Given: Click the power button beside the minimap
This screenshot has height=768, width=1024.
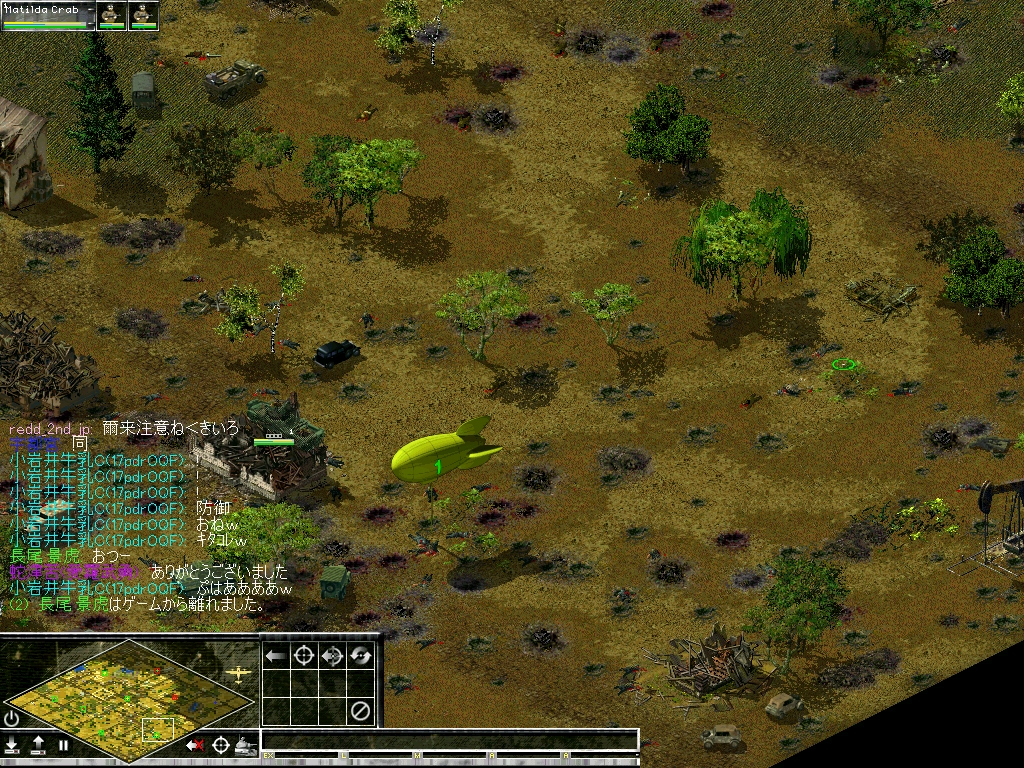Looking at the screenshot, I should 11,718.
